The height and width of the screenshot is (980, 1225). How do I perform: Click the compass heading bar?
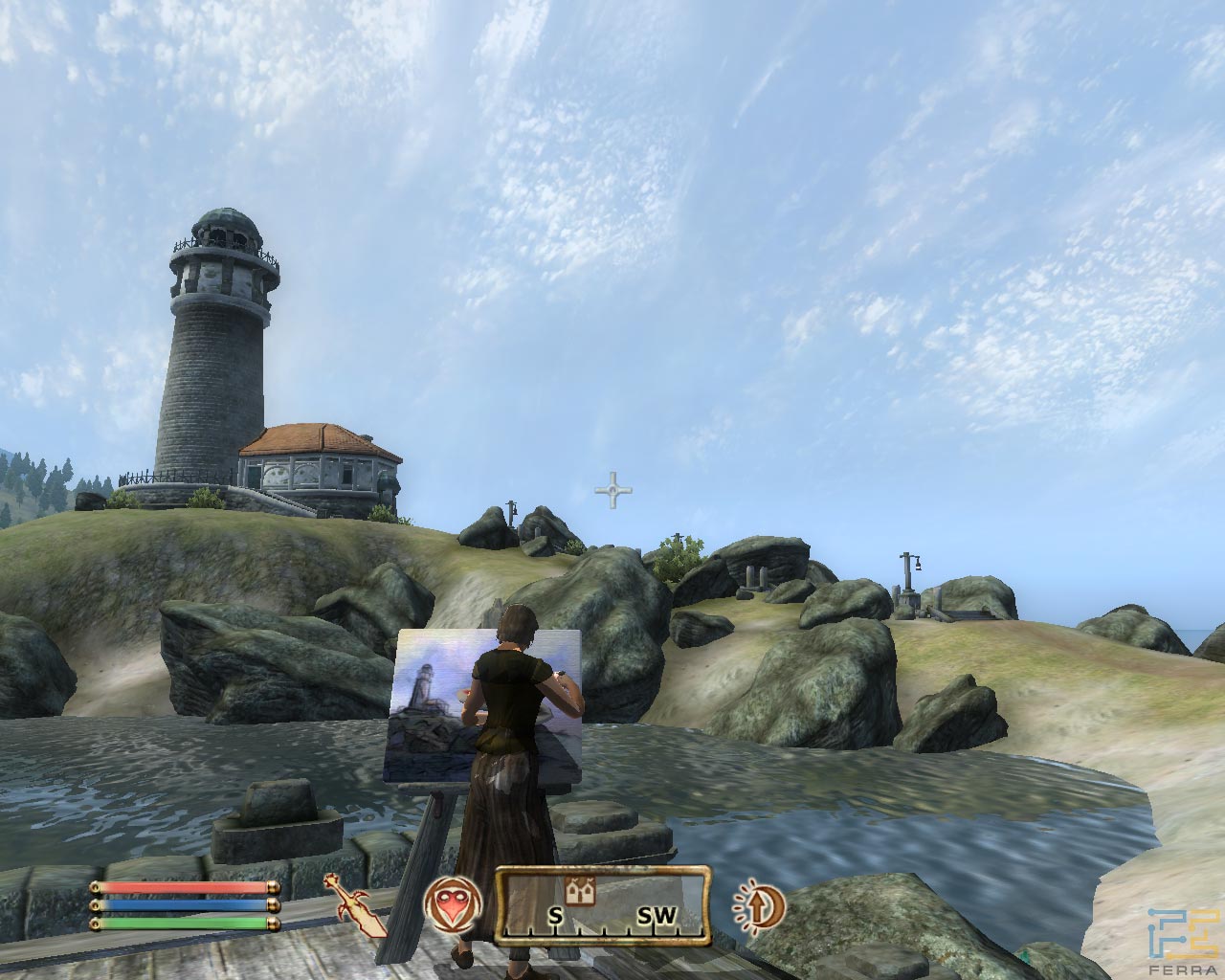pos(604,902)
